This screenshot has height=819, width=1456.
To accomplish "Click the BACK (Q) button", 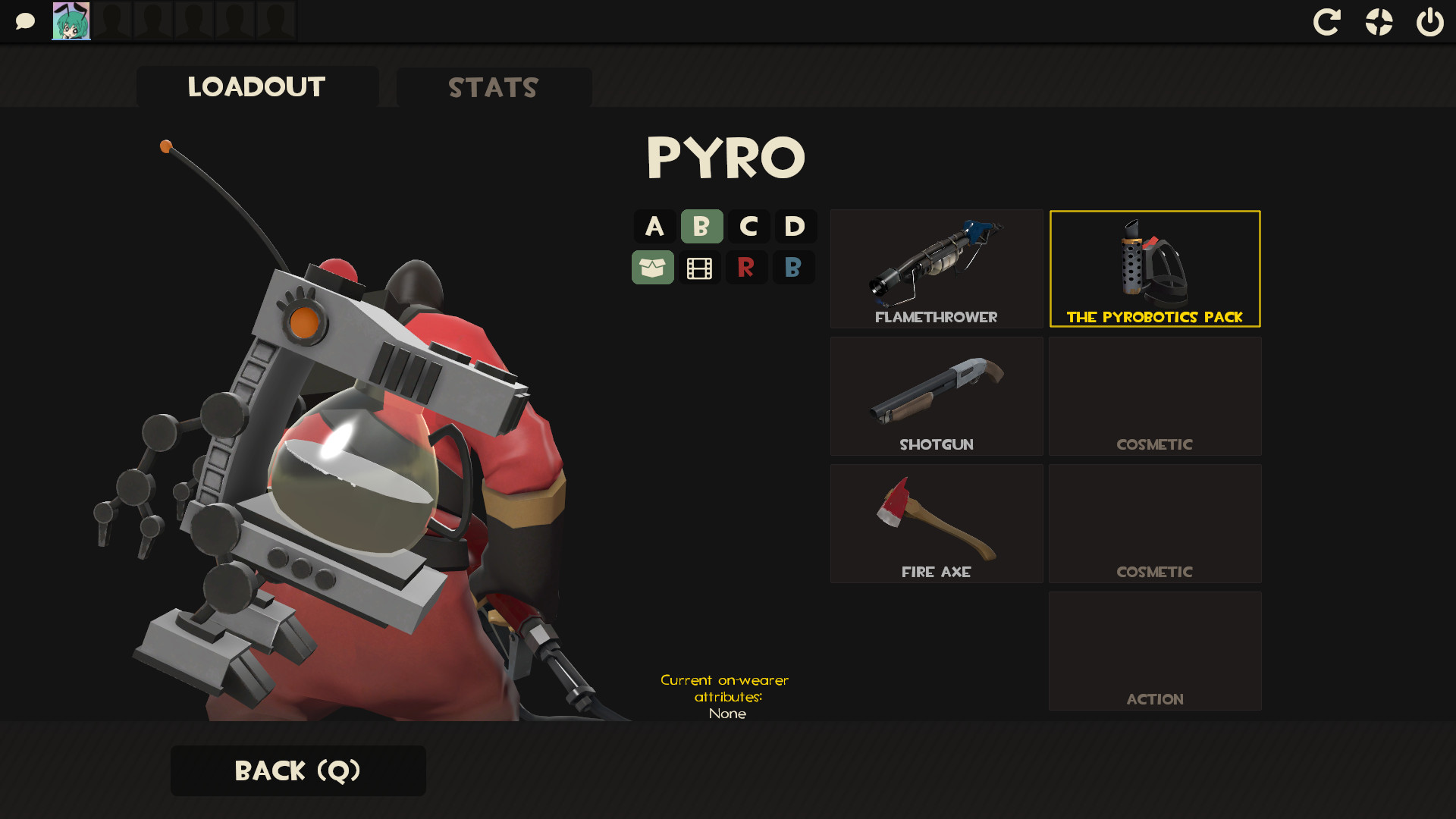I will 298,770.
